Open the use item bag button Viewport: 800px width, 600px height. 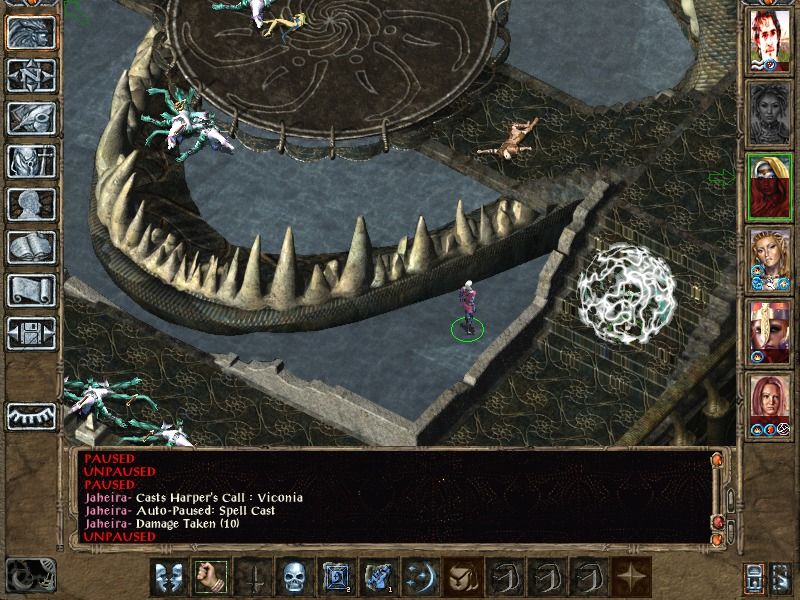pyautogui.click(x=458, y=578)
